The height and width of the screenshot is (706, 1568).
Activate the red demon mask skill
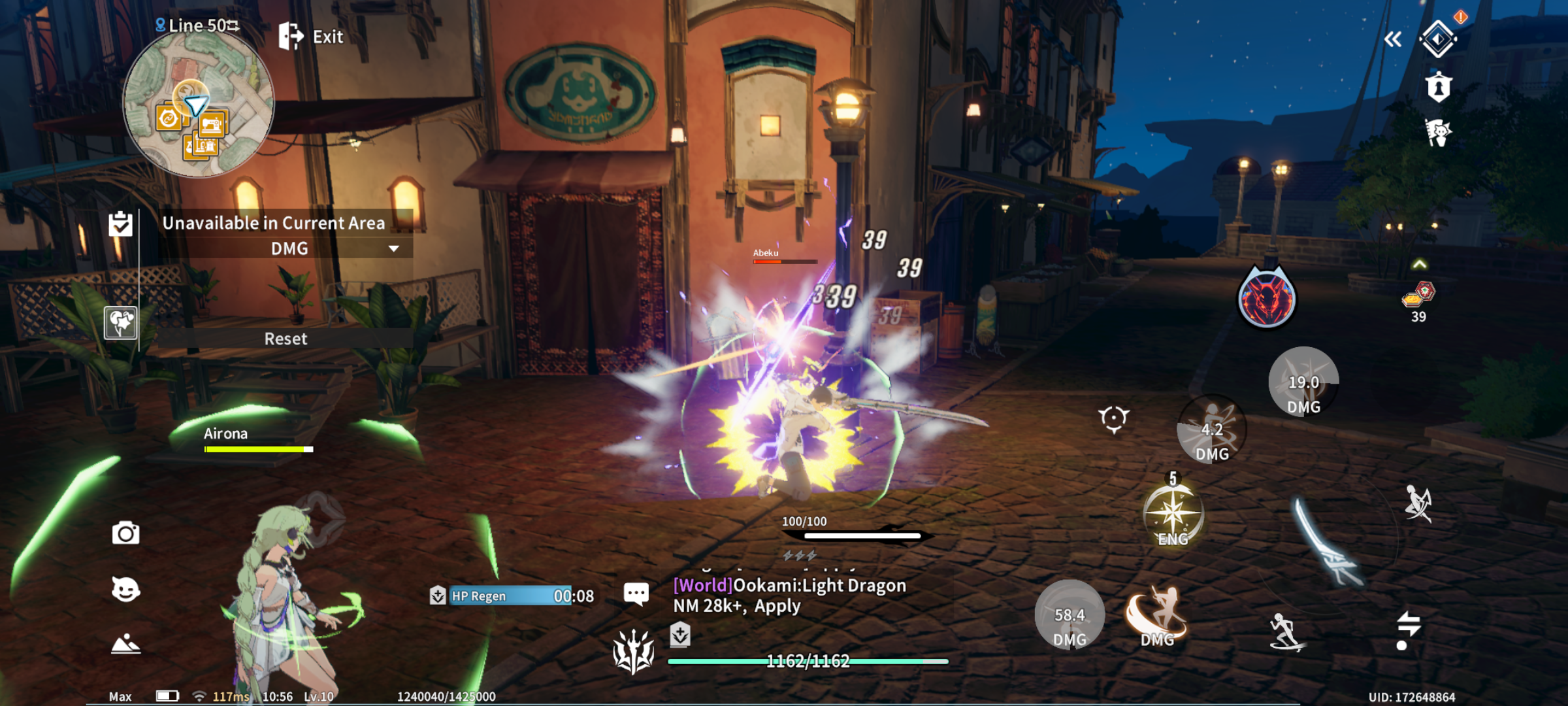[x=1266, y=299]
